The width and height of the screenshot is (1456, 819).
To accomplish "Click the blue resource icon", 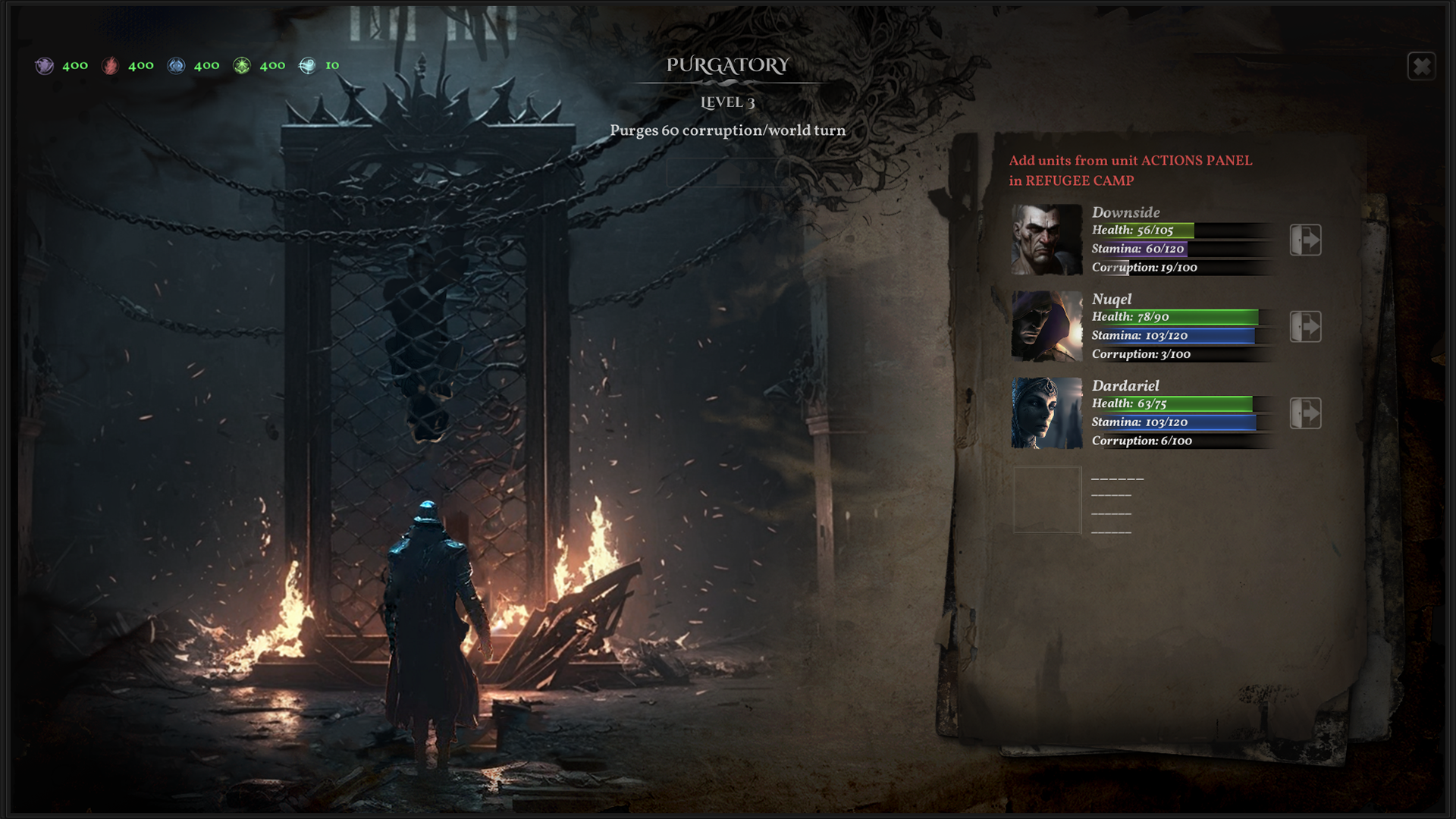I will click(177, 65).
